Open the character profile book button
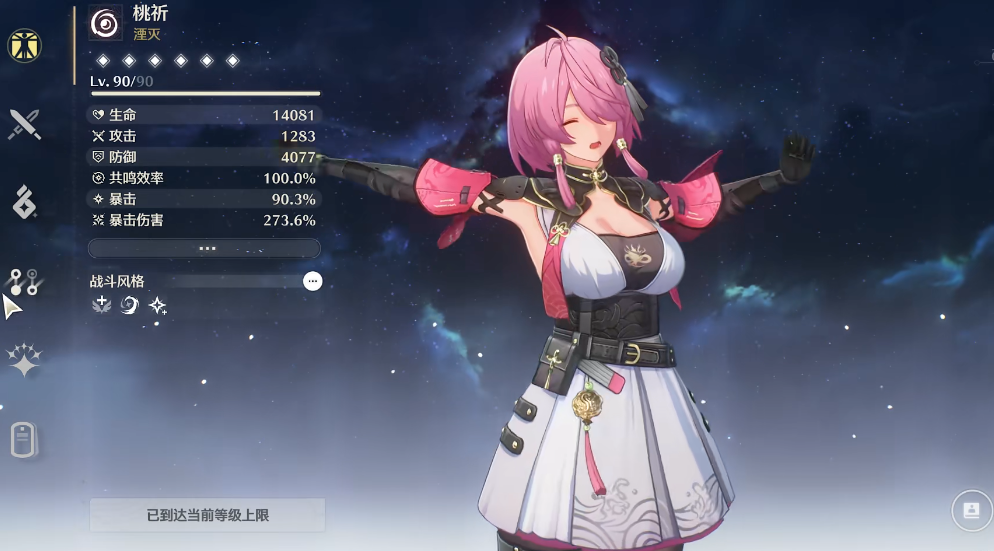This screenshot has width=994, height=551. (x=970, y=510)
